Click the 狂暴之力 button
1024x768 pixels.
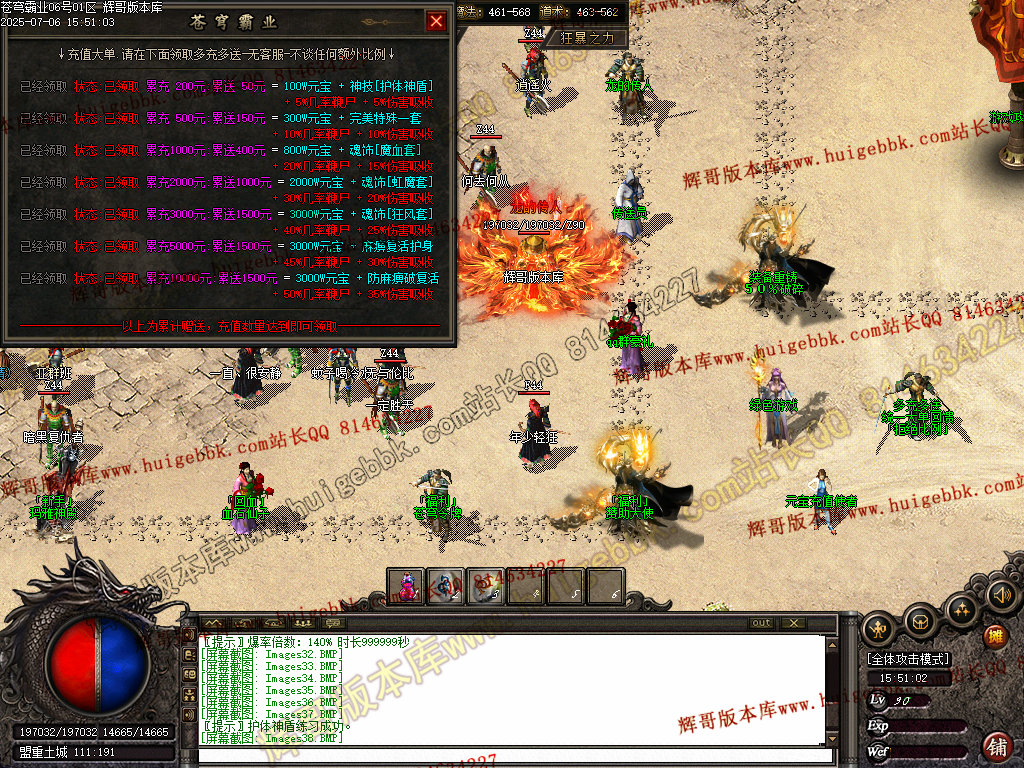coord(593,38)
